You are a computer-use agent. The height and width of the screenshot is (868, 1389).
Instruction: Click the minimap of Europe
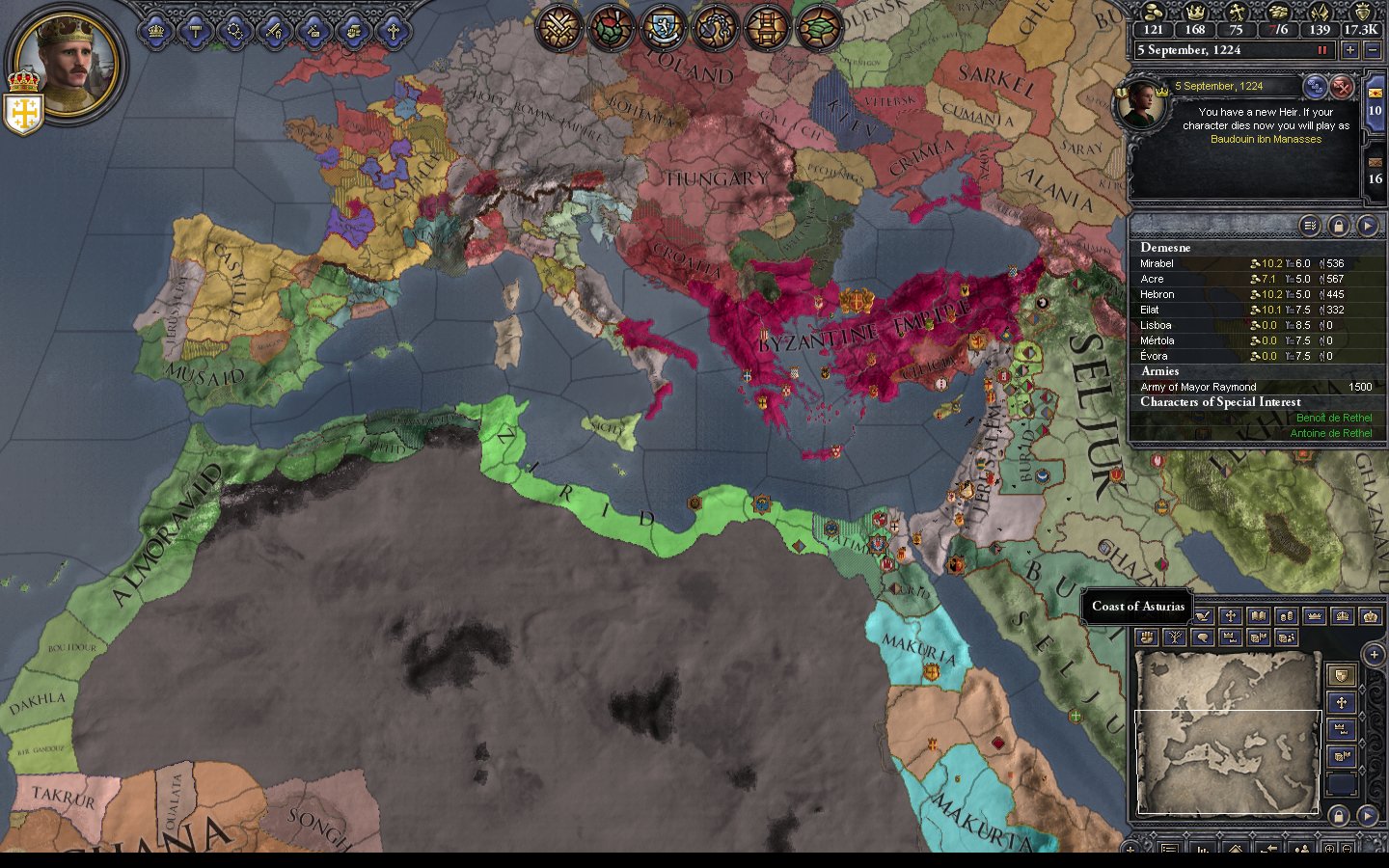point(1227,731)
